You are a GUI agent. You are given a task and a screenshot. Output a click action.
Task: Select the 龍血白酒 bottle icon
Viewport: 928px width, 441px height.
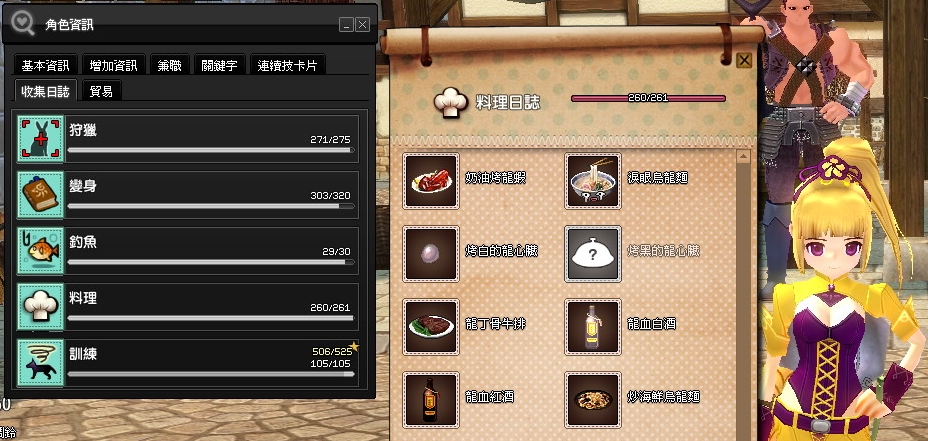(595, 326)
